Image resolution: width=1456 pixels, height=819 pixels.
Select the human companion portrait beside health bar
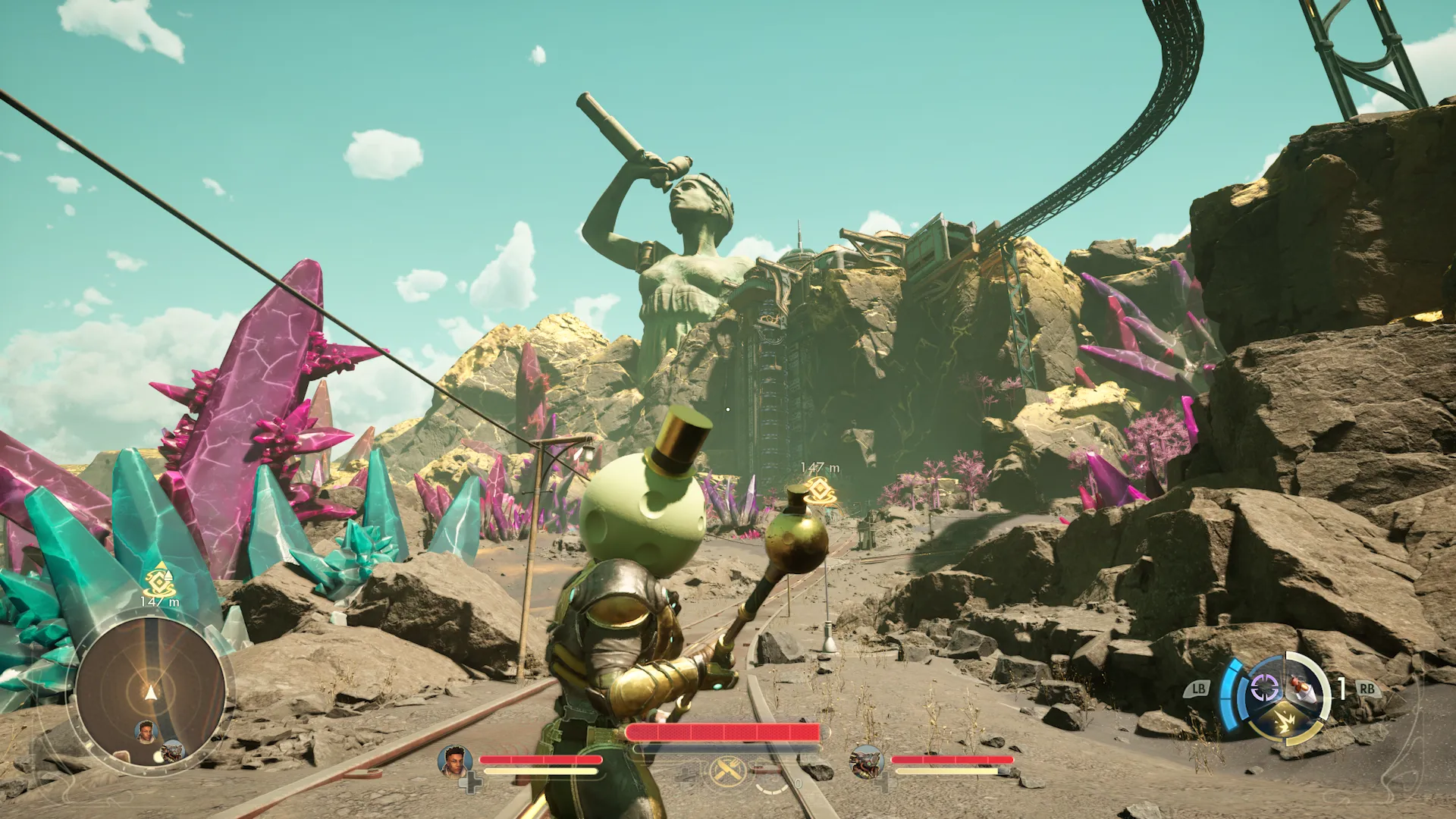click(x=453, y=761)
